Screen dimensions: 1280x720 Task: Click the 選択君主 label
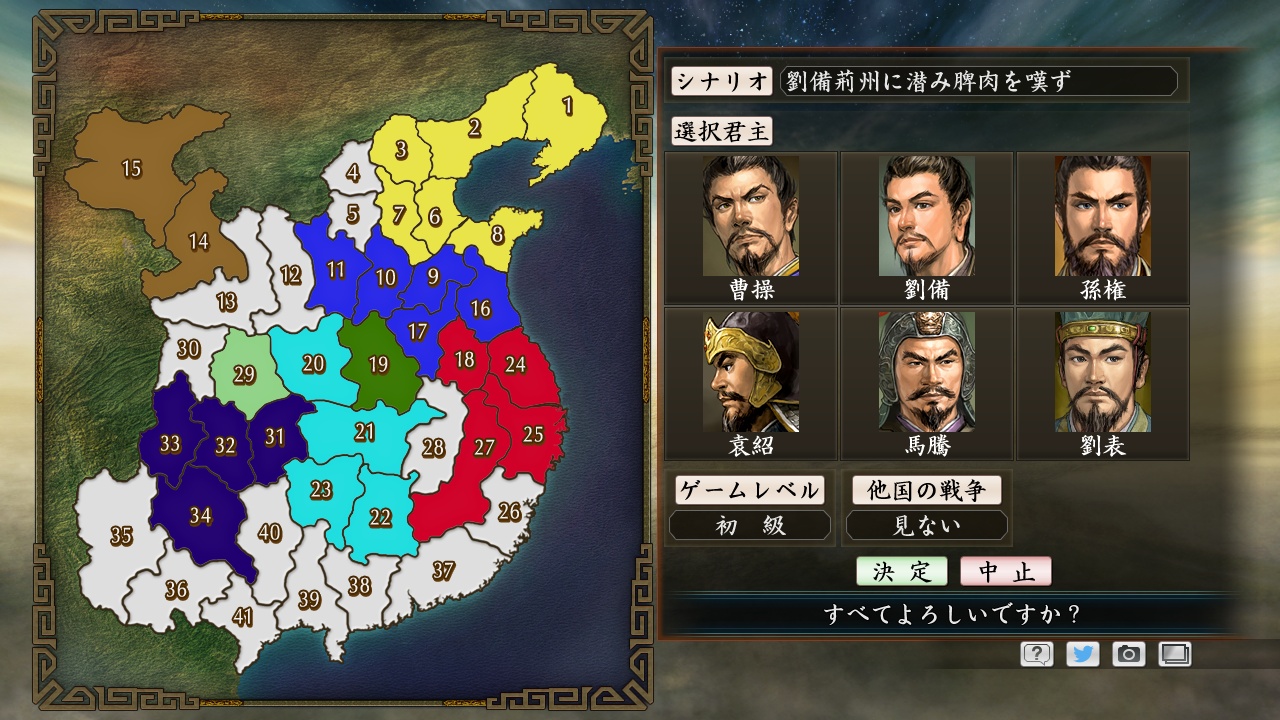(721, 131)
